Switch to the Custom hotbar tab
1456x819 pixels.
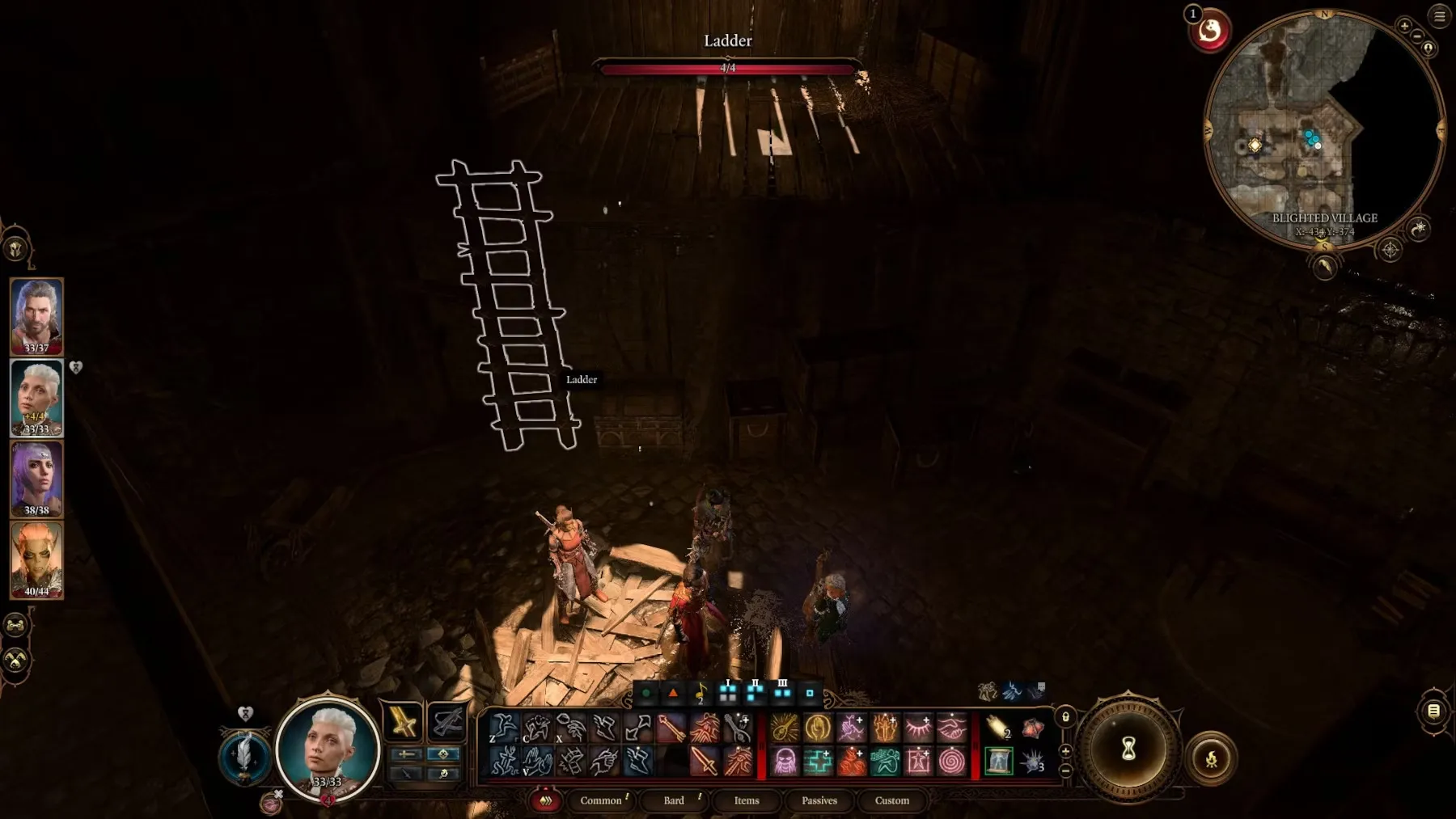892,800
